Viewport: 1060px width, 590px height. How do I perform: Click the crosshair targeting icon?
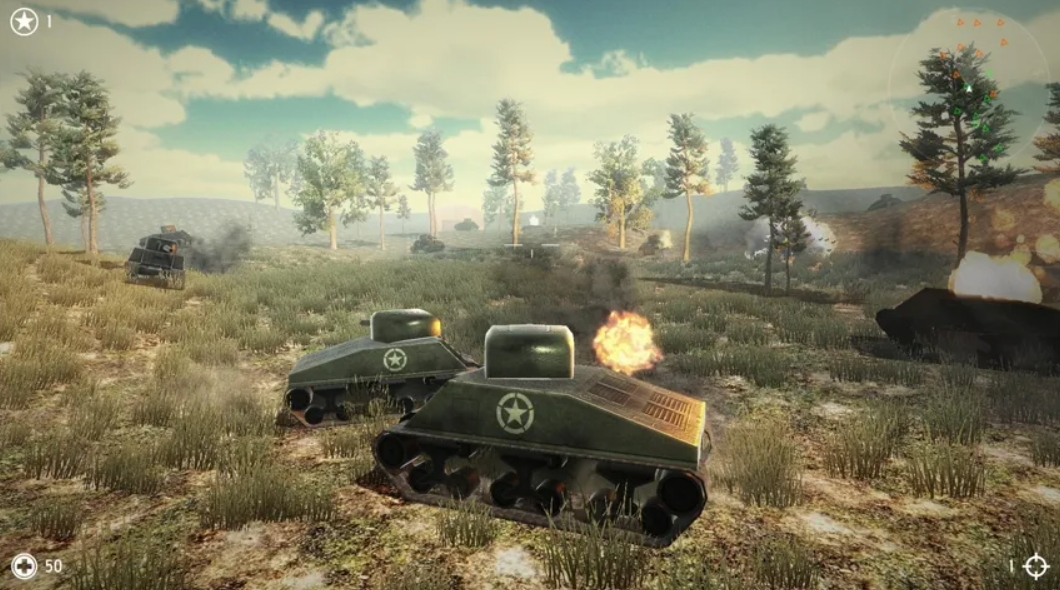click(x=1036, y=566)
